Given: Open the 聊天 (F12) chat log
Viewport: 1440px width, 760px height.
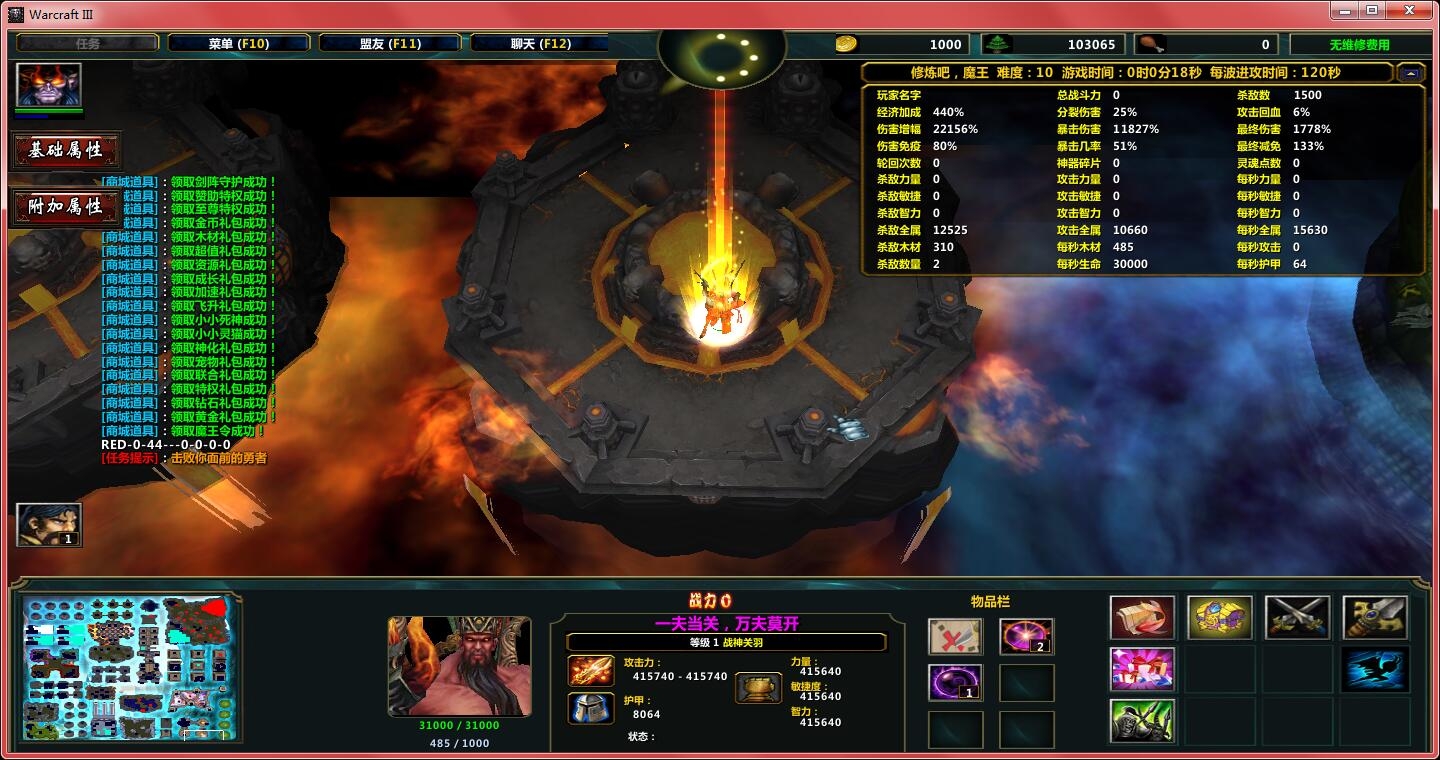Looking at the screenshot, I should (x=540, y=44).
